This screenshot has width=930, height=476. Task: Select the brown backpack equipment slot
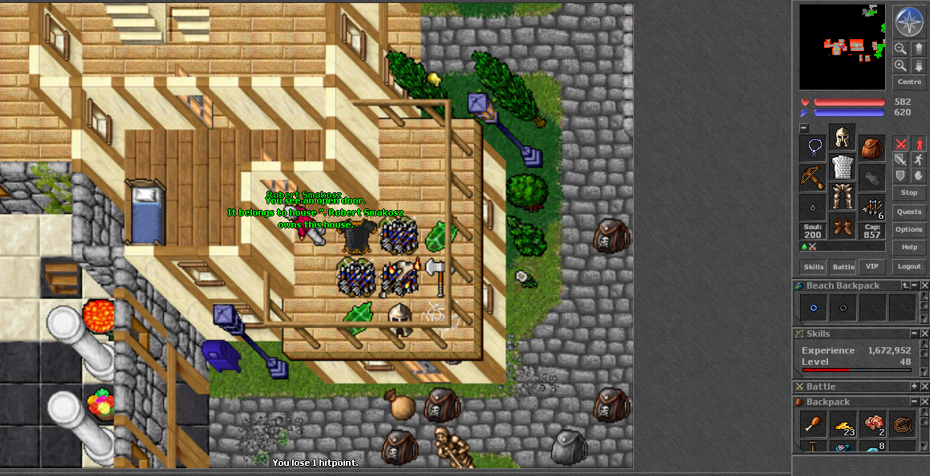click(x=872, y=149)
